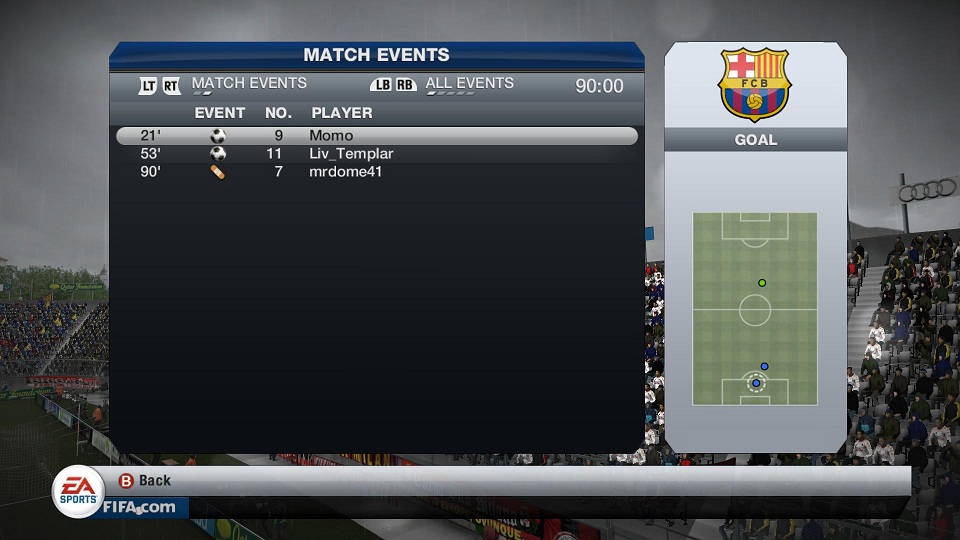
Task: Switch to the Match Events tab
Action: [x=249, y=84]
